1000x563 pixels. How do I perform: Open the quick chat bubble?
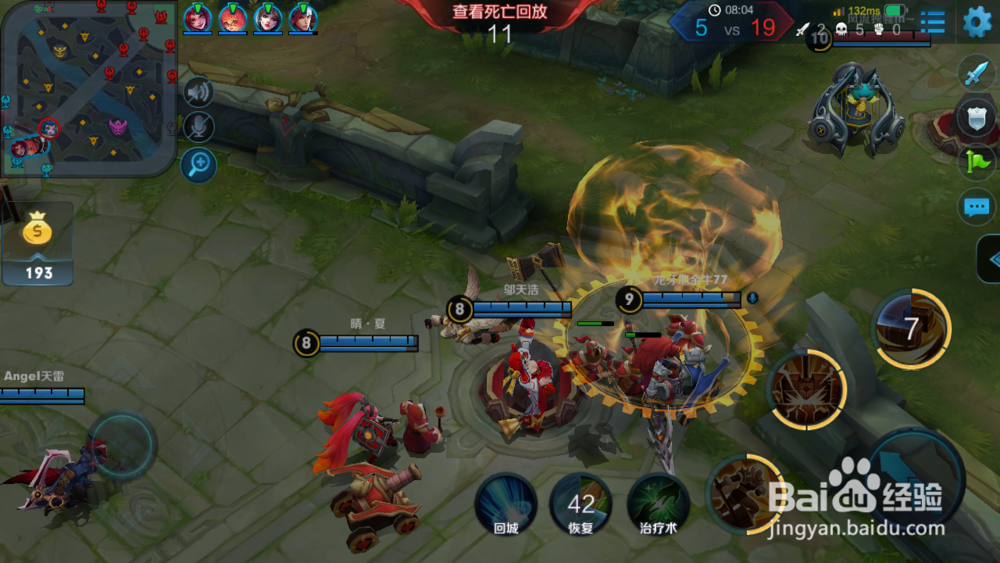[976, 207]
